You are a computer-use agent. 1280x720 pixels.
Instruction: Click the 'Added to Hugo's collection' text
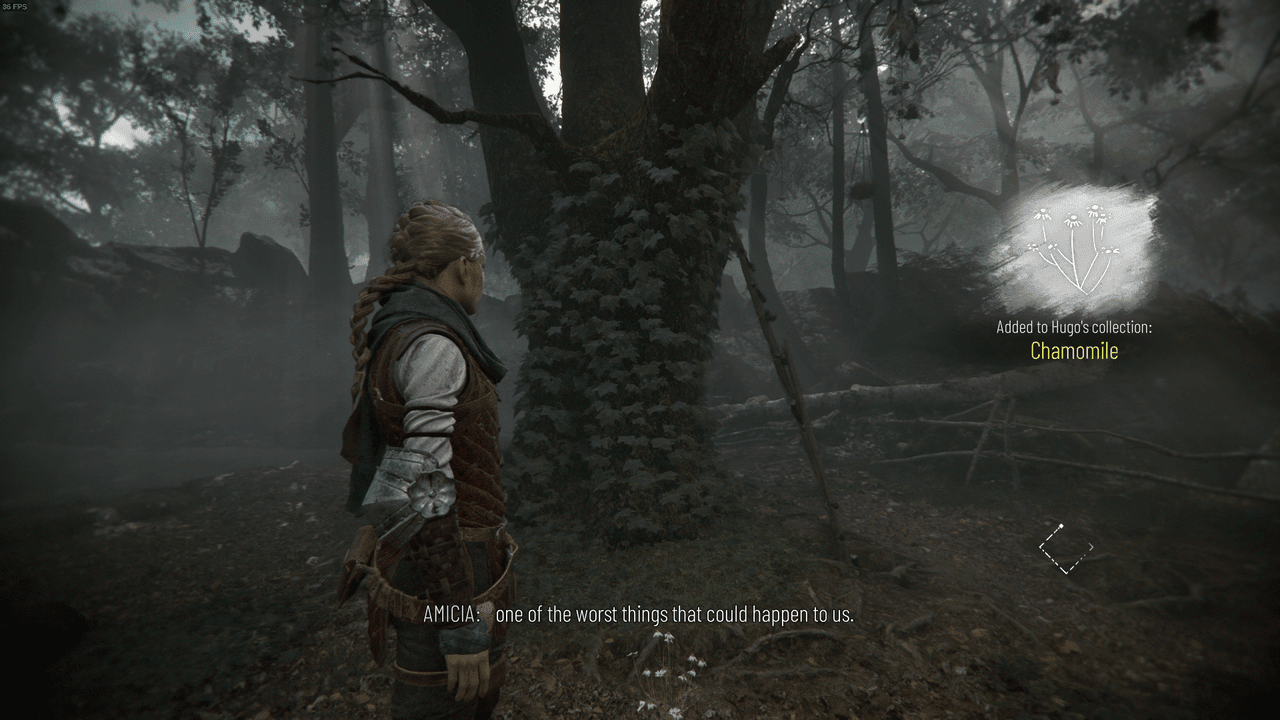pos(1075,327)
